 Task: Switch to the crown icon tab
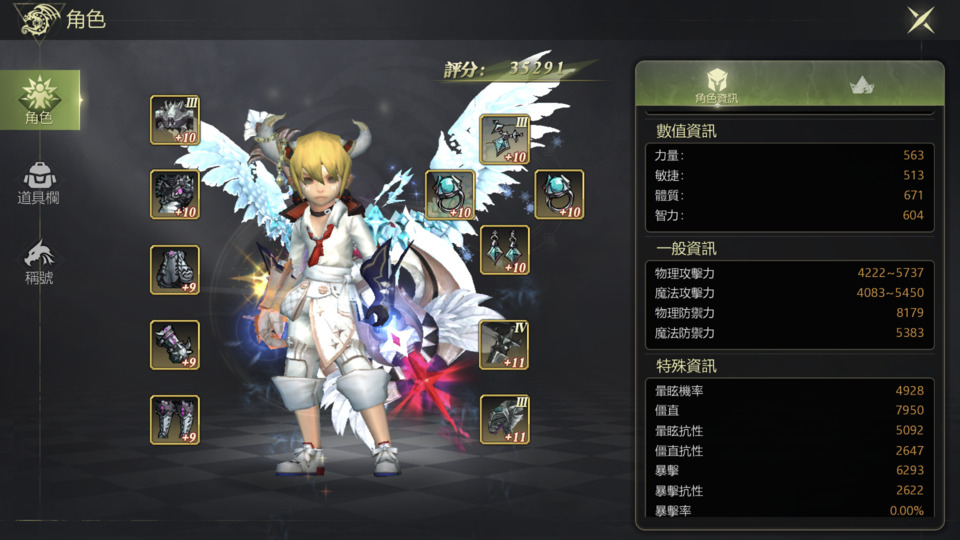click(x=862, y=86)
